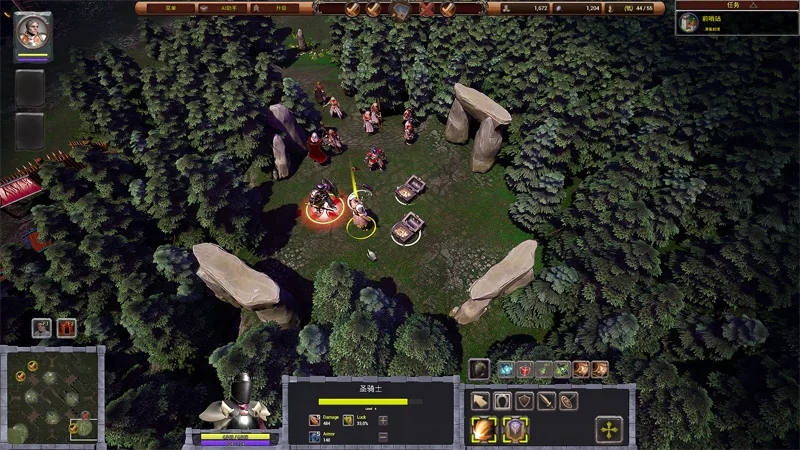The height and width of the screenshot is (450, 800).
Task: Select the worker portrait button above minimap
Action: (x=42, y=327)
